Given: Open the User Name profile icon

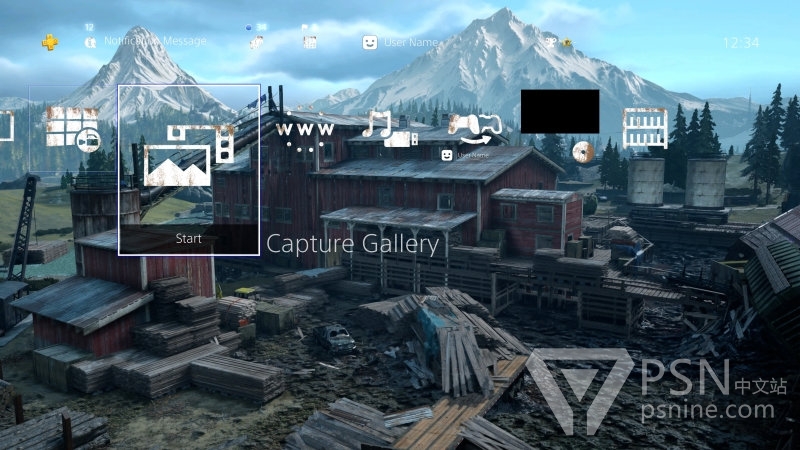Looking at the screenshot, I should [370, 43].
